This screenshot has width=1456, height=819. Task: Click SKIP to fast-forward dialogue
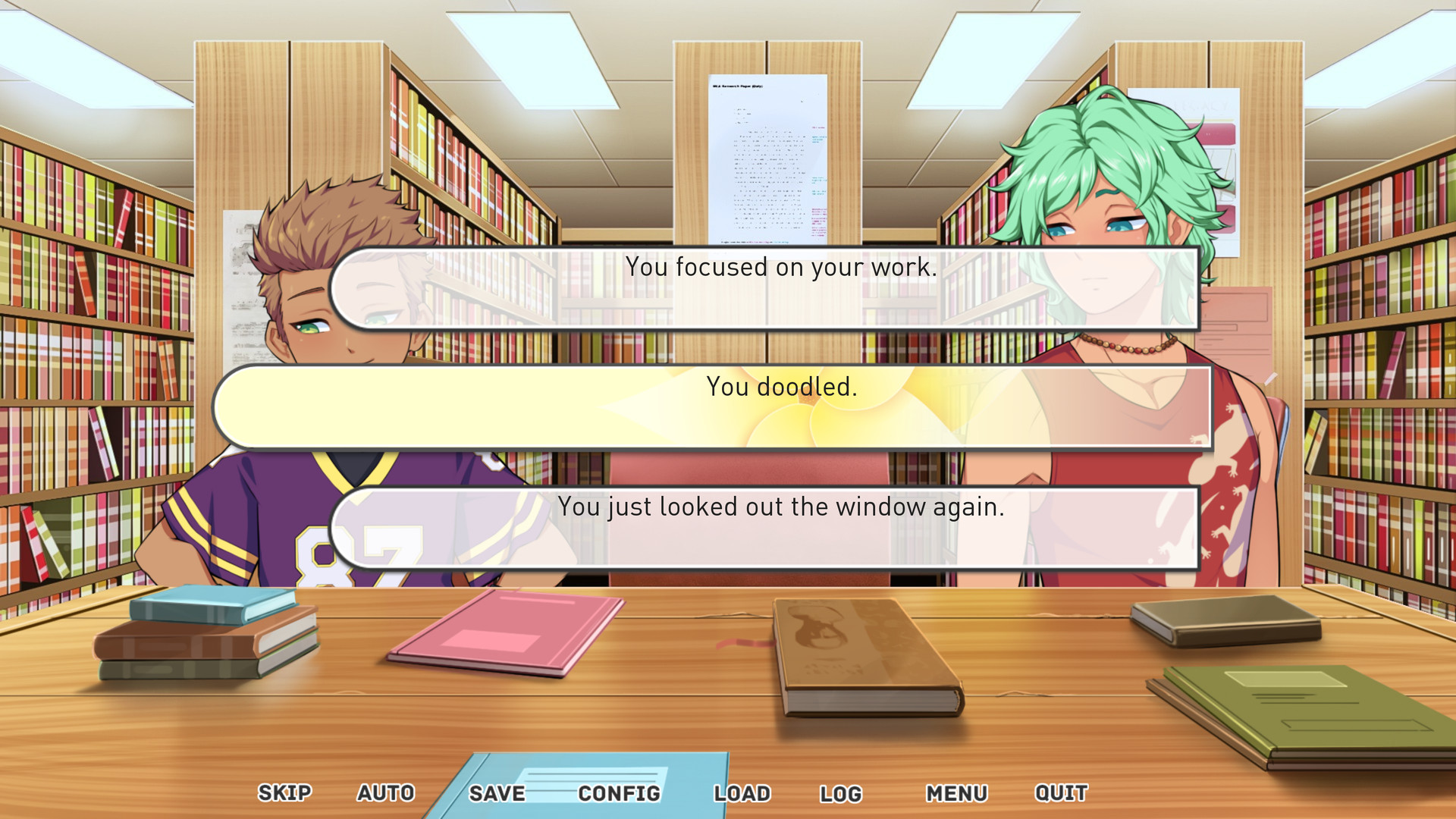click(284, 792)
